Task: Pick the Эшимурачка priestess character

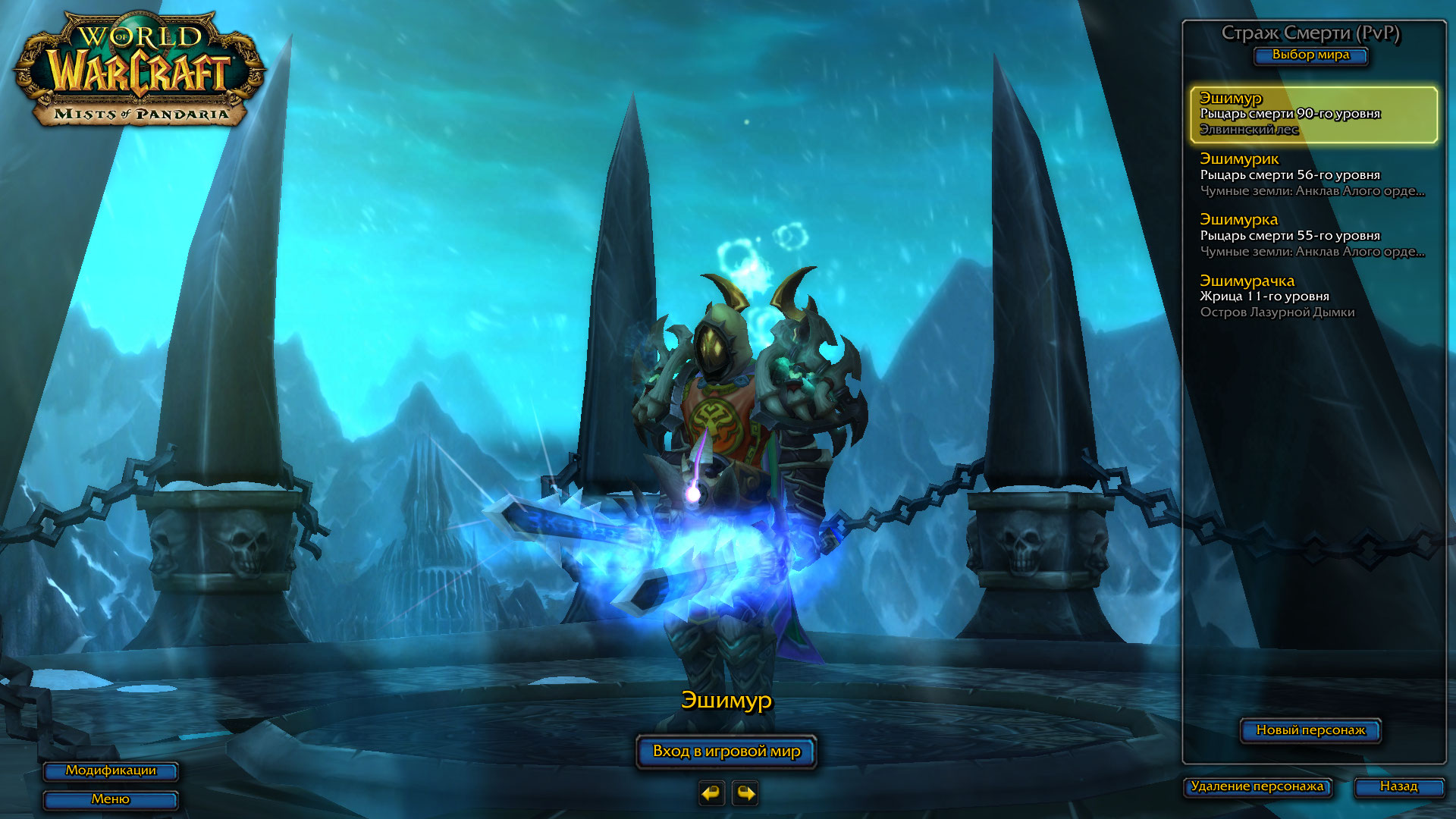Action: point(1313,296)
